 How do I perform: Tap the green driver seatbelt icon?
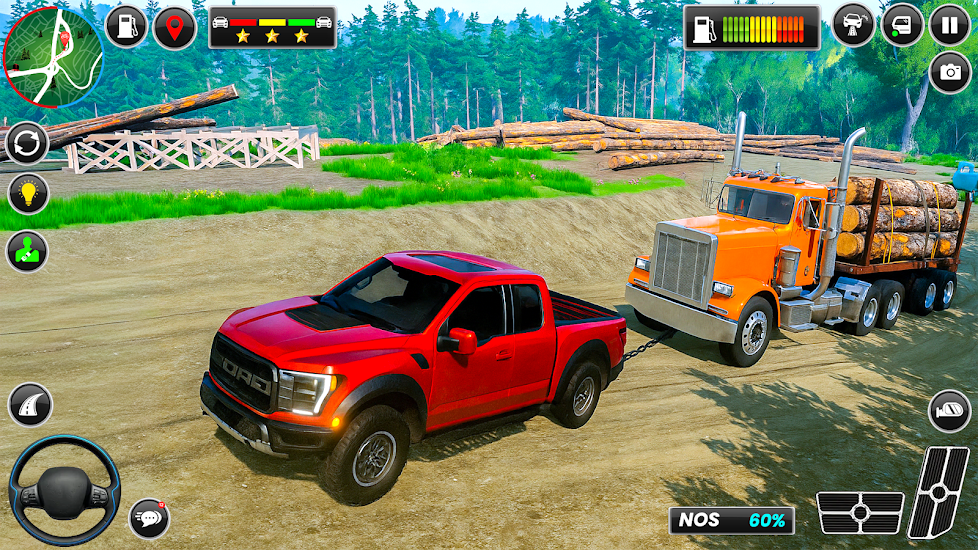point(27,252)
